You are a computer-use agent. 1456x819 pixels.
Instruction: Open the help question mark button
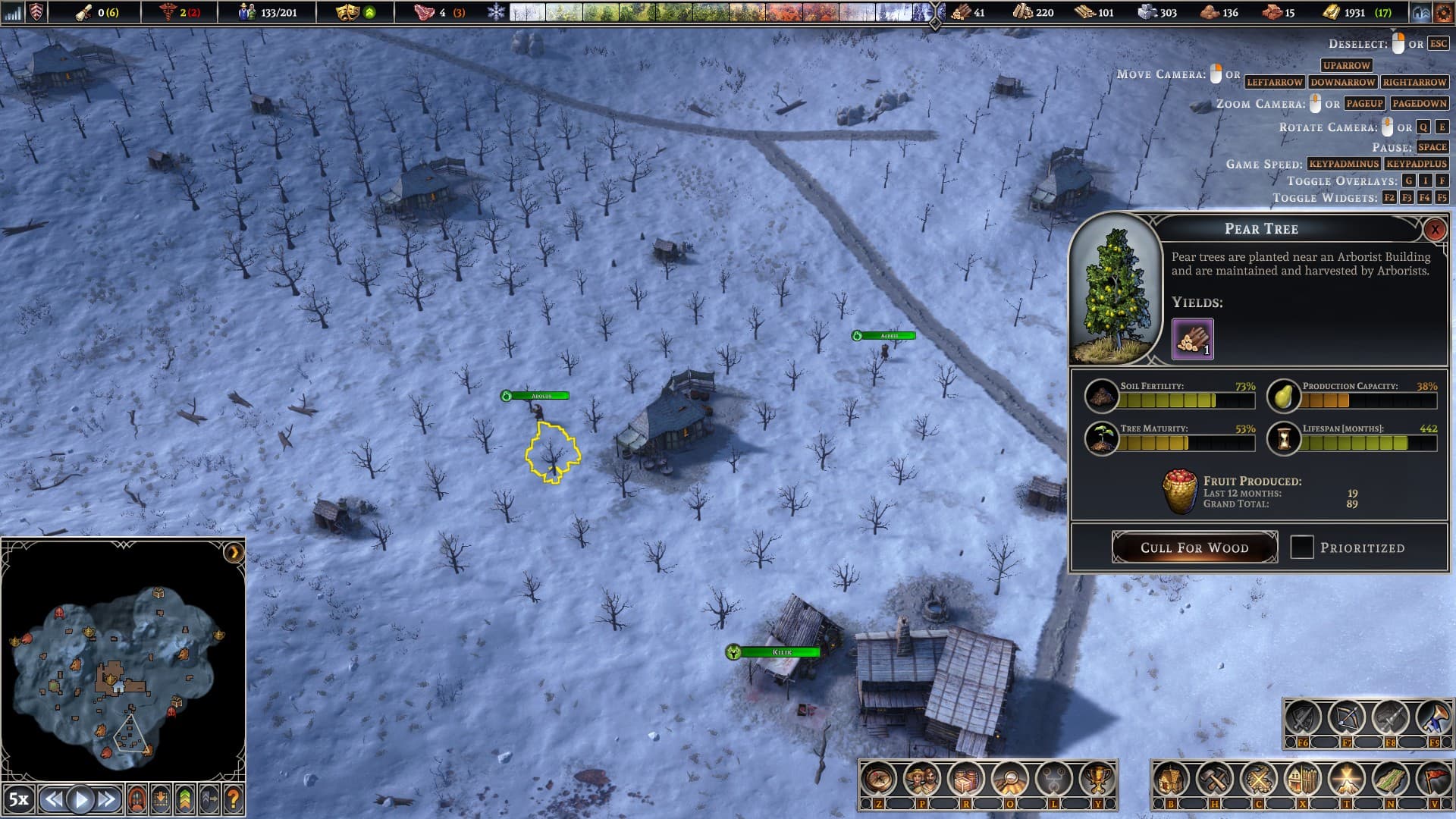[234, 799]
